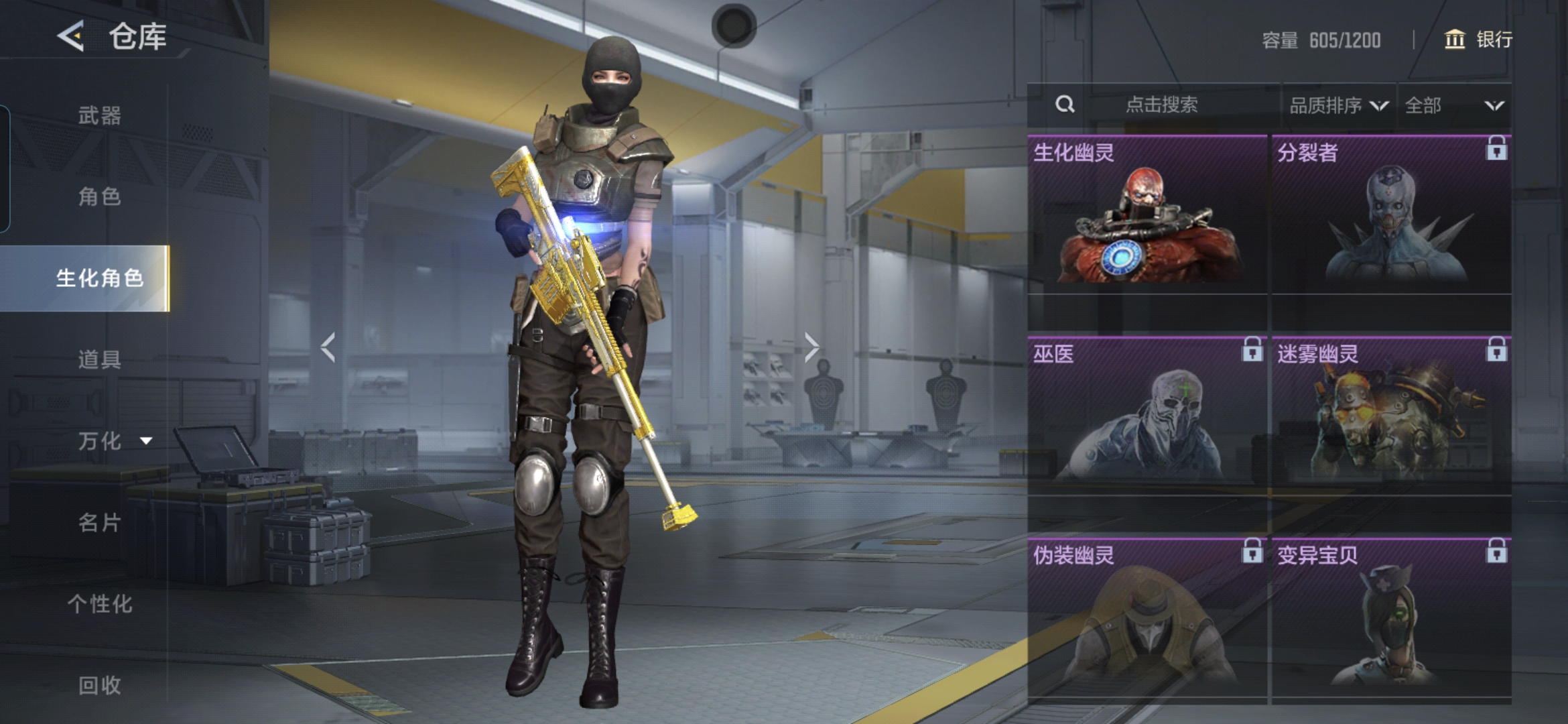Open the 银行 bank
Screen dimensions: 1568x724
click(1478, 40)
